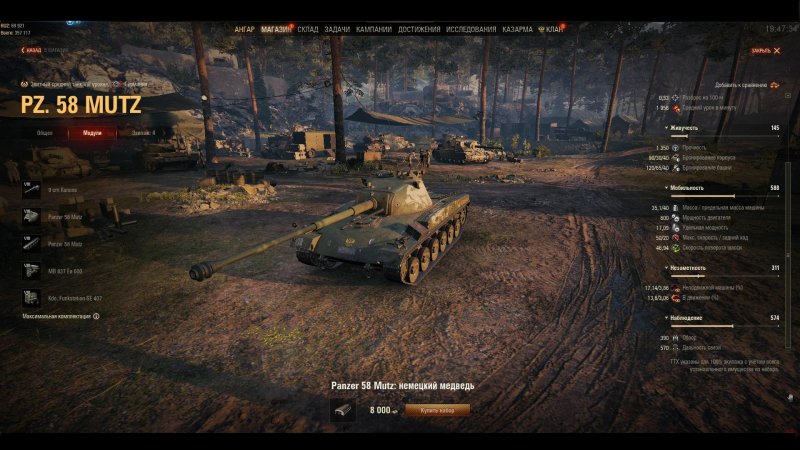Close the preview with Закрыть button
The height and width of the screenshot is (450, 800).
tap(765, 50)
